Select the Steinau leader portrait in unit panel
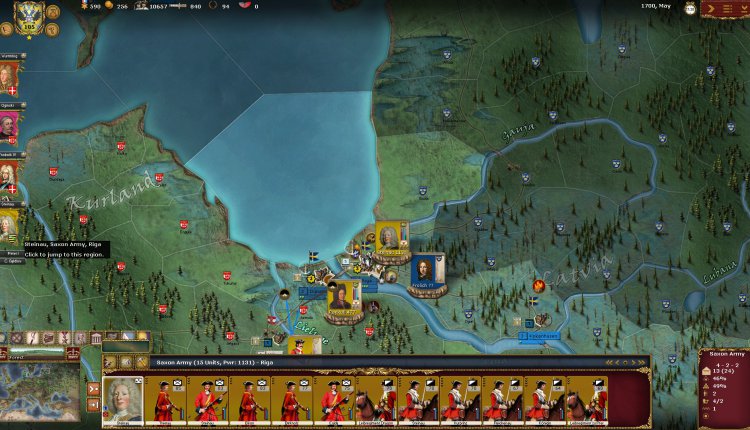 pyautogui.click(x=123, y=399)
